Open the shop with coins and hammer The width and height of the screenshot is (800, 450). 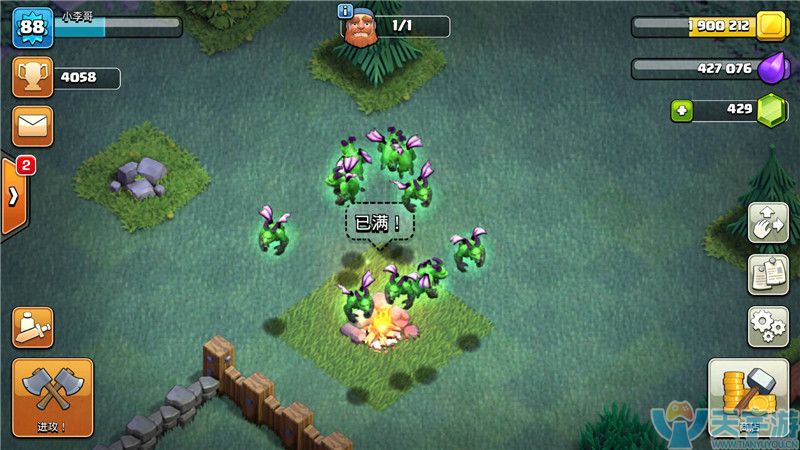(x=748, y=398)
